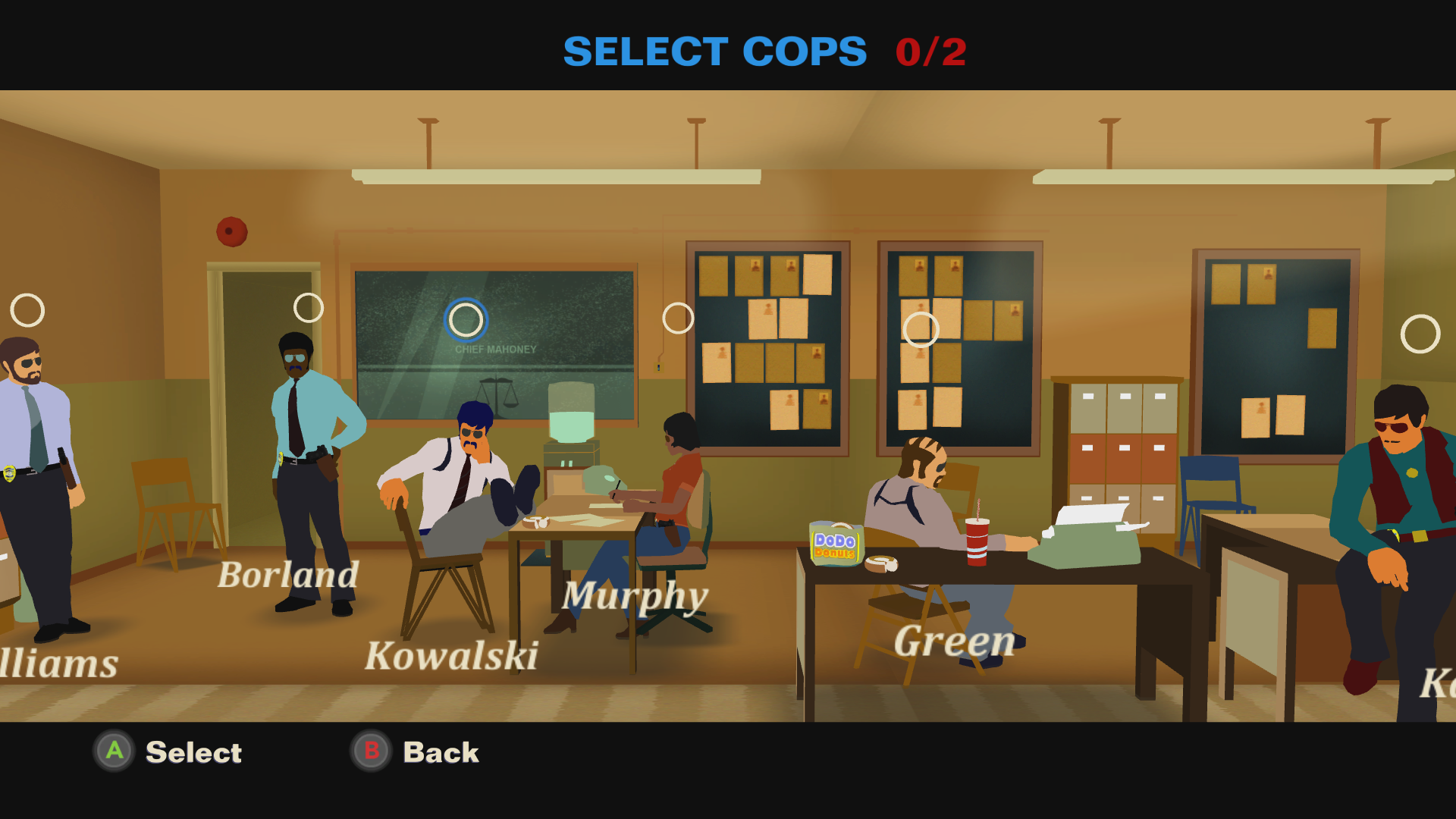Click the CHIEF MAHONEY name label

(494, 350)
